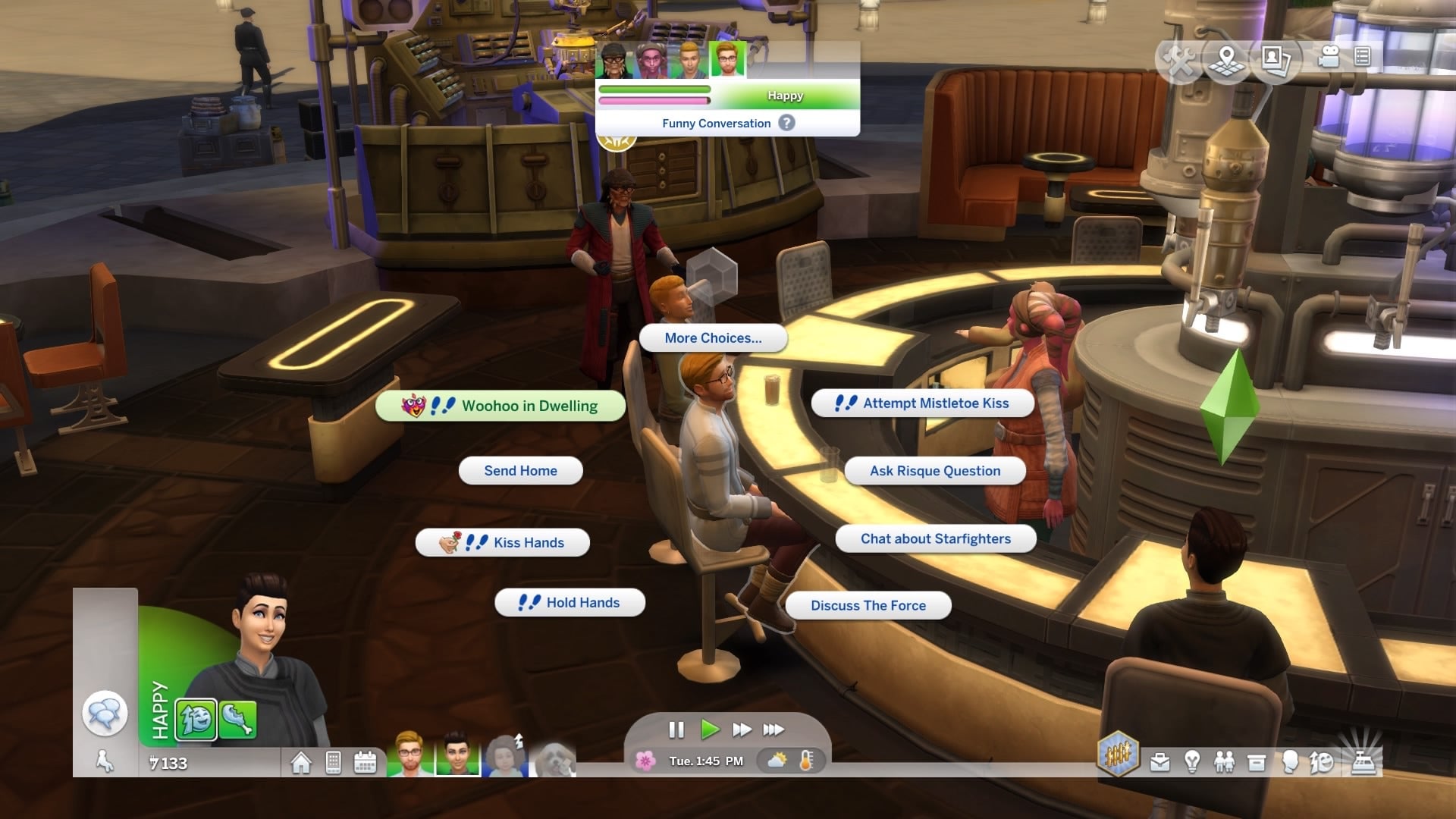
Task: Select Chat about Starfighters
Action: pos(935,538)
